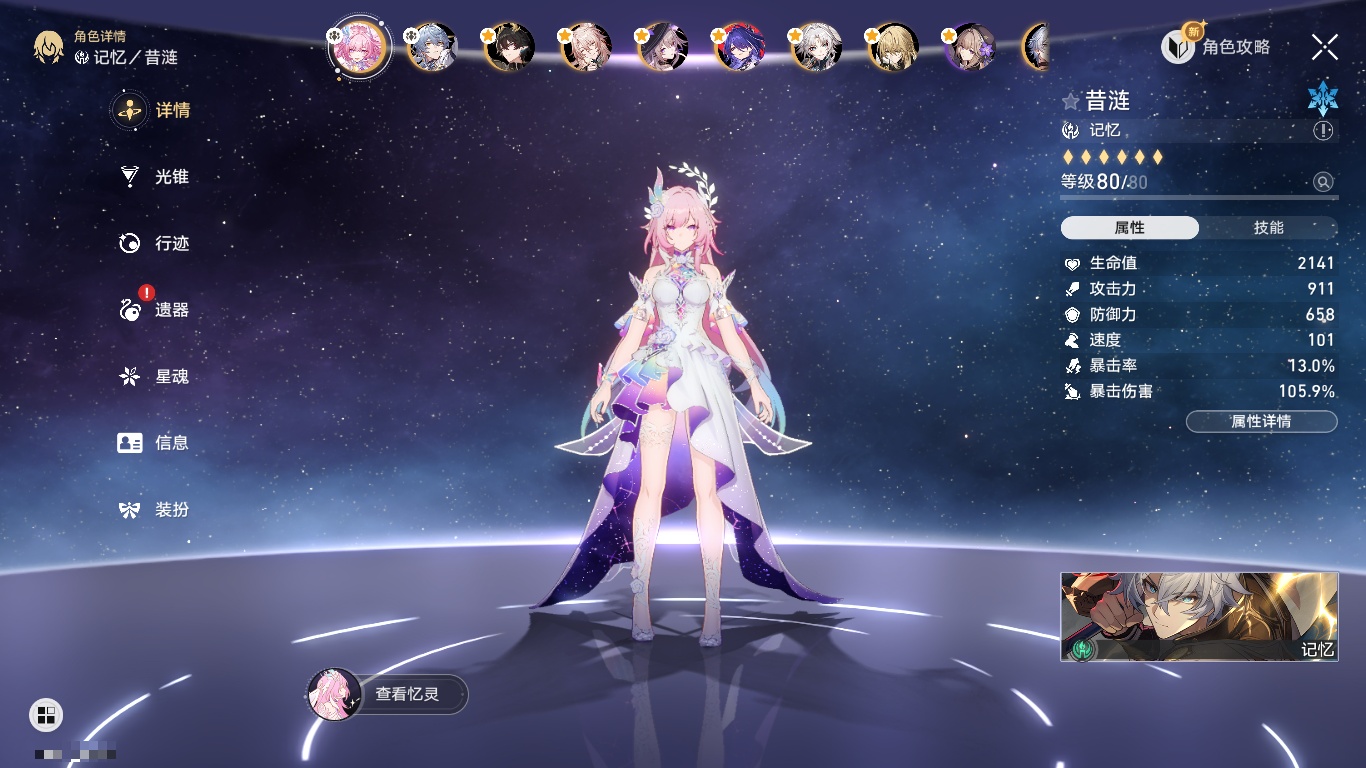Toggle the favorite star beside 昔涟

click(x=1071, y=101)
